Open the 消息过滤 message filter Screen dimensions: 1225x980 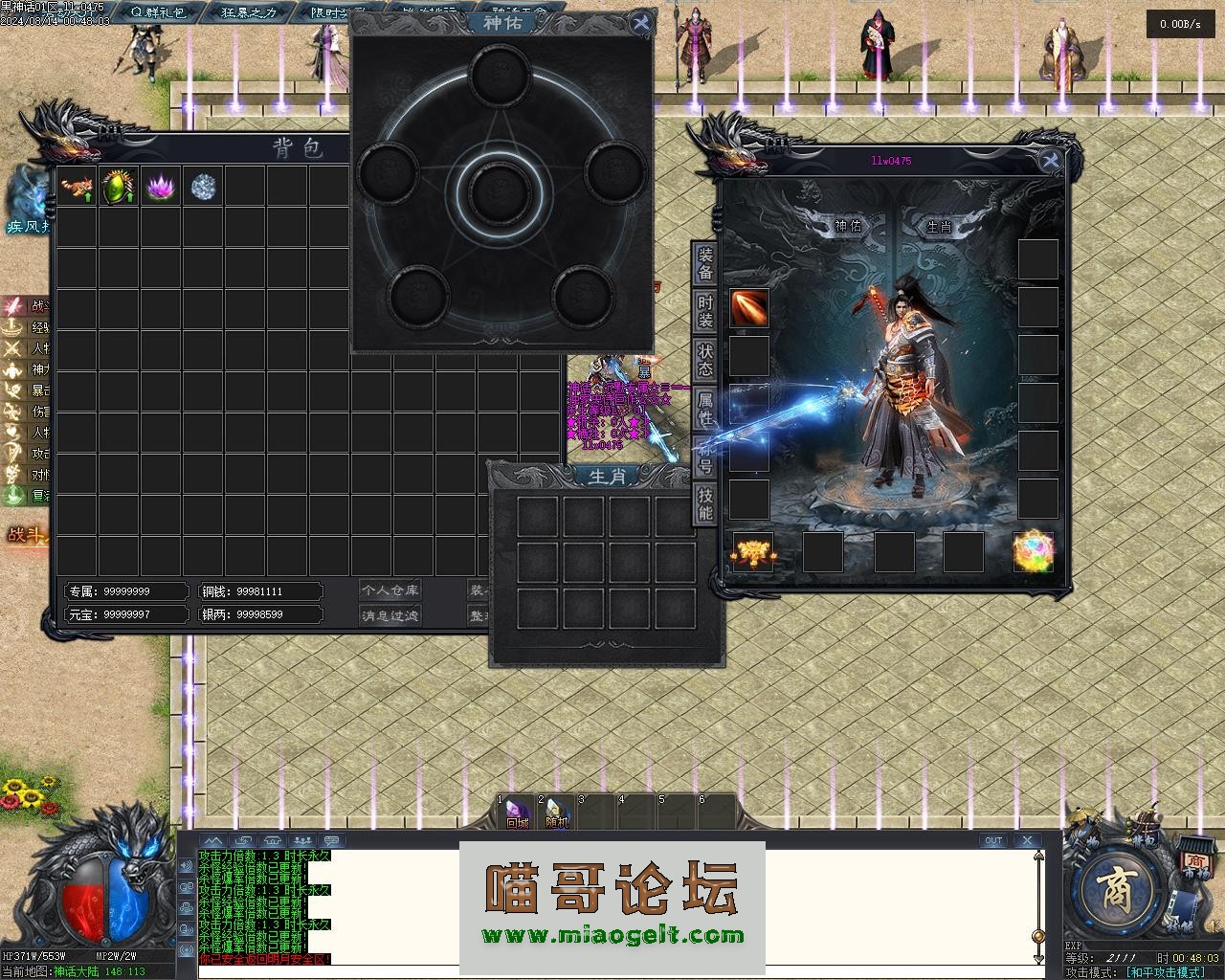point(390,615)
